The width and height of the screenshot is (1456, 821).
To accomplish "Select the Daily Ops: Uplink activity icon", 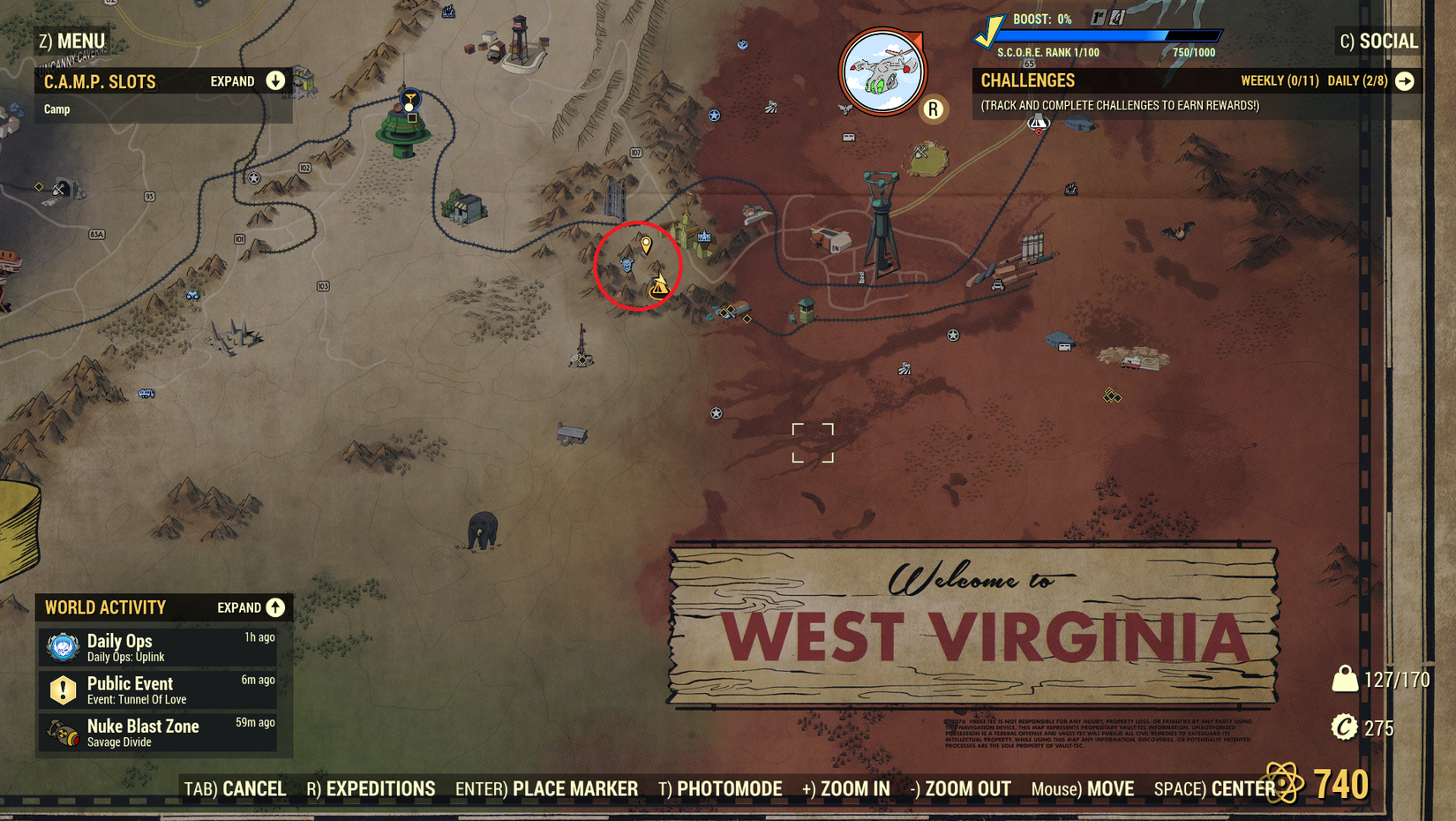I will pos(61,647).
